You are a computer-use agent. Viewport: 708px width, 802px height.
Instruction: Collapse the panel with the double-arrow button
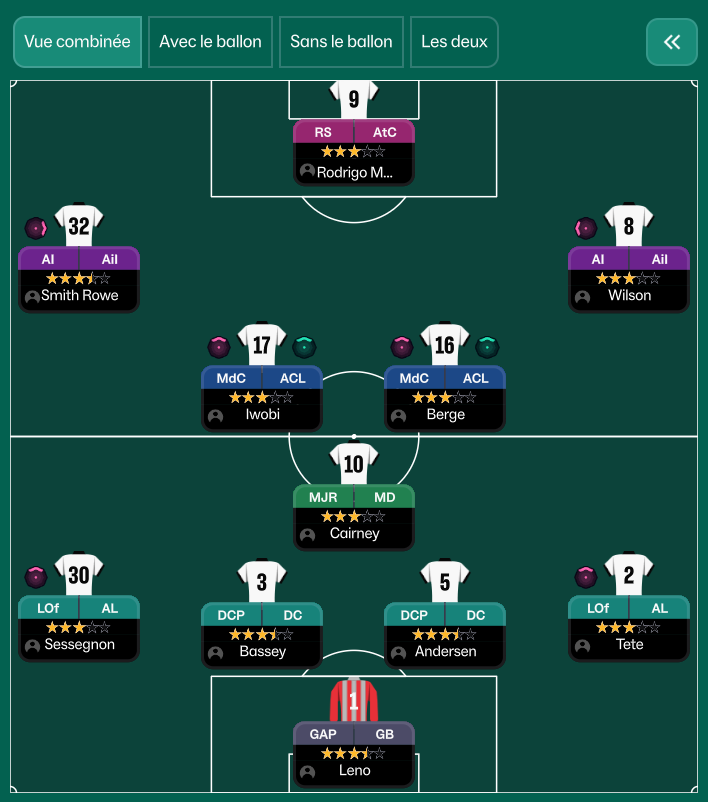672,42
